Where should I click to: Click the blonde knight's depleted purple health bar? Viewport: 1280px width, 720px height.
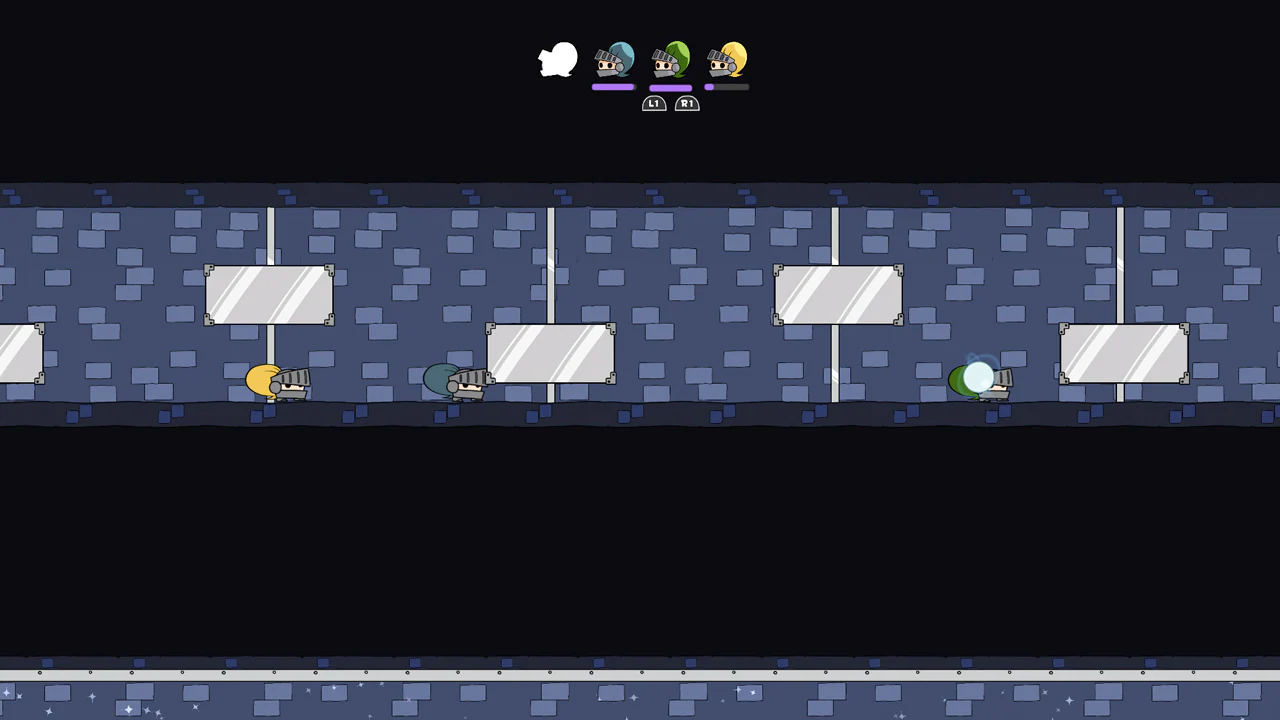[x=727, y=87]
